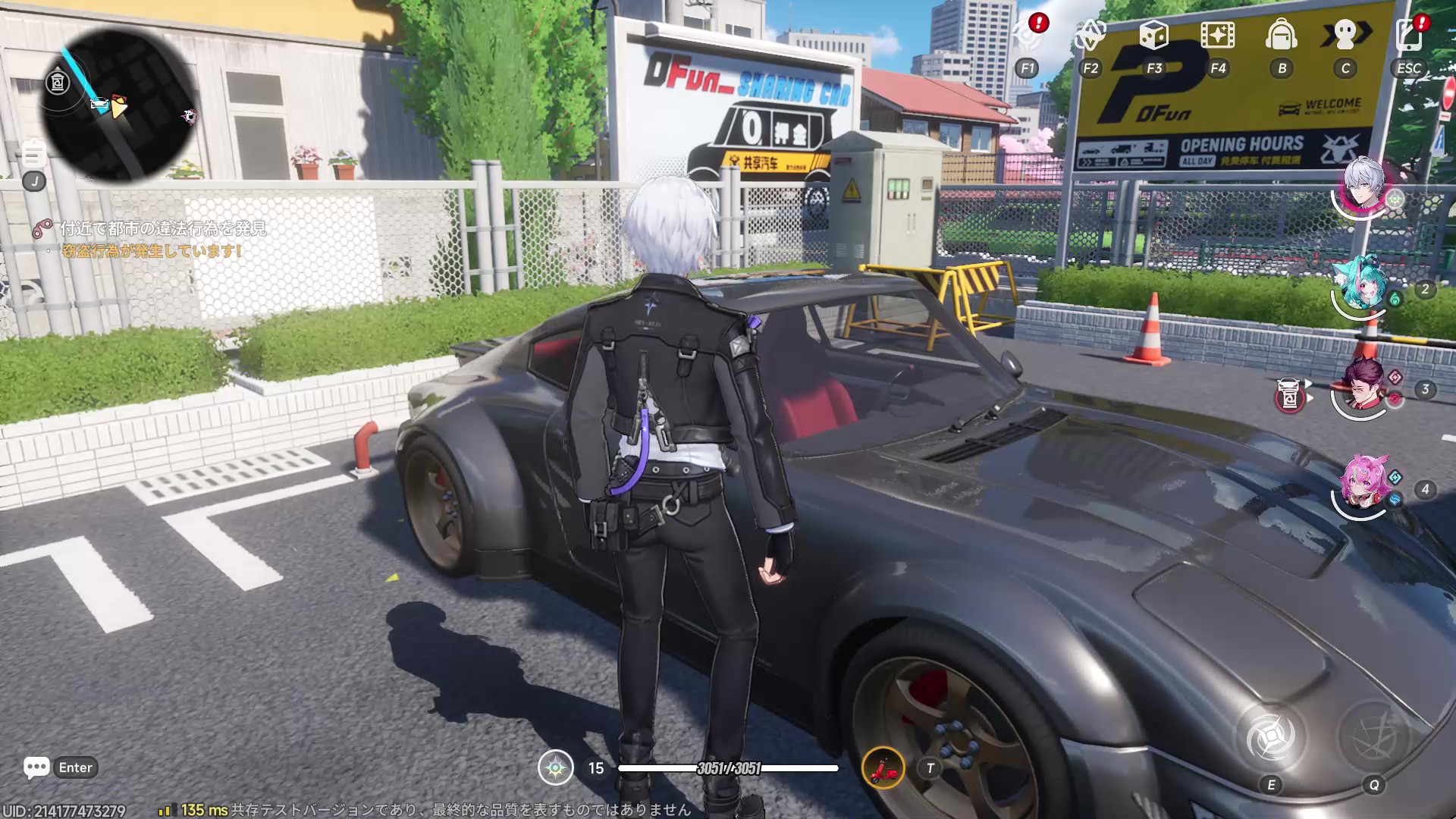Activate the spiral skill icon
Image resolution: width=1456 pixels, height=819 pixels.
(1271, 736)
